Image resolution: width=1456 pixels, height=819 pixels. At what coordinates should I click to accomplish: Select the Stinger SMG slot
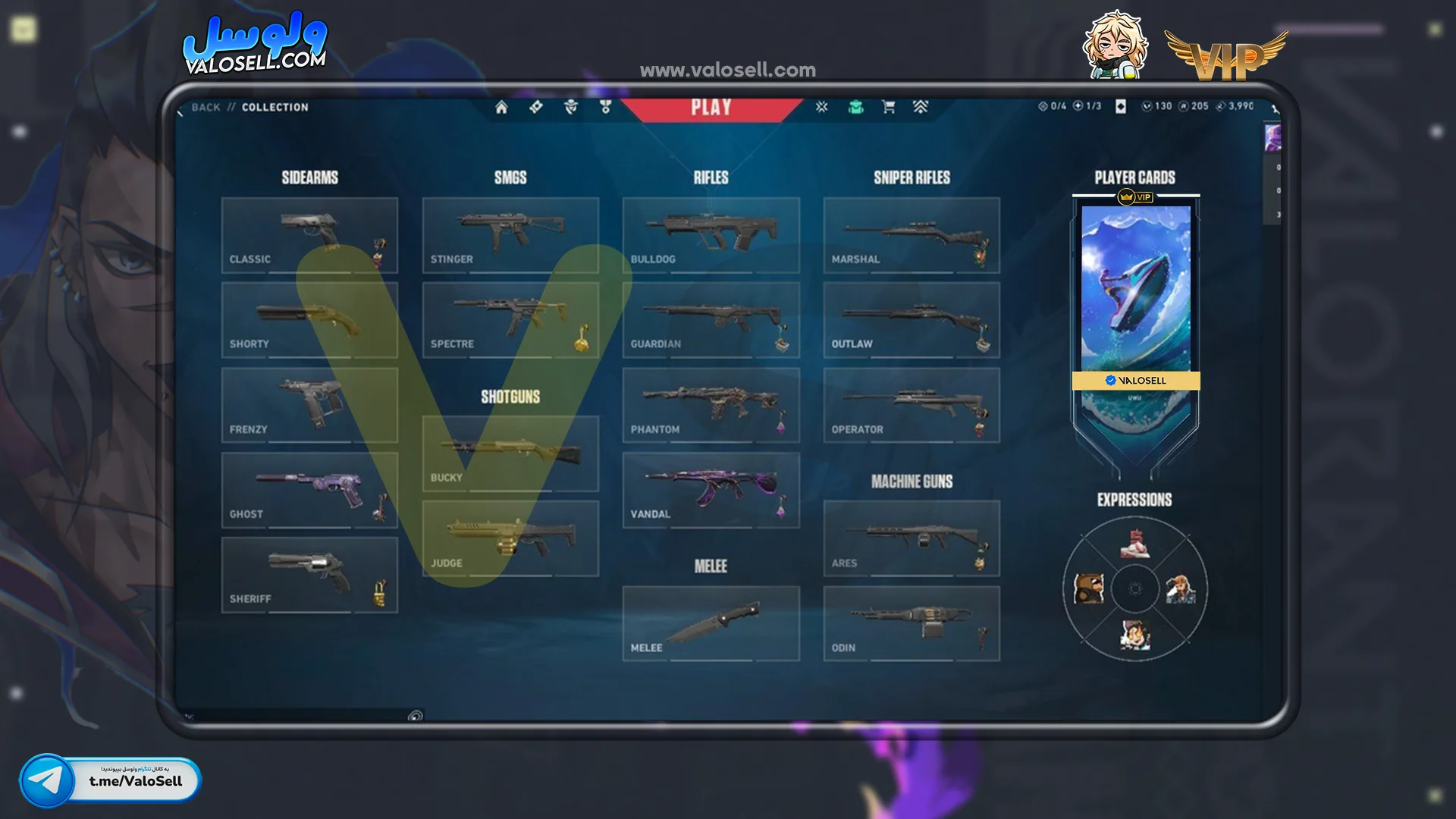click(x=510, y=235)
